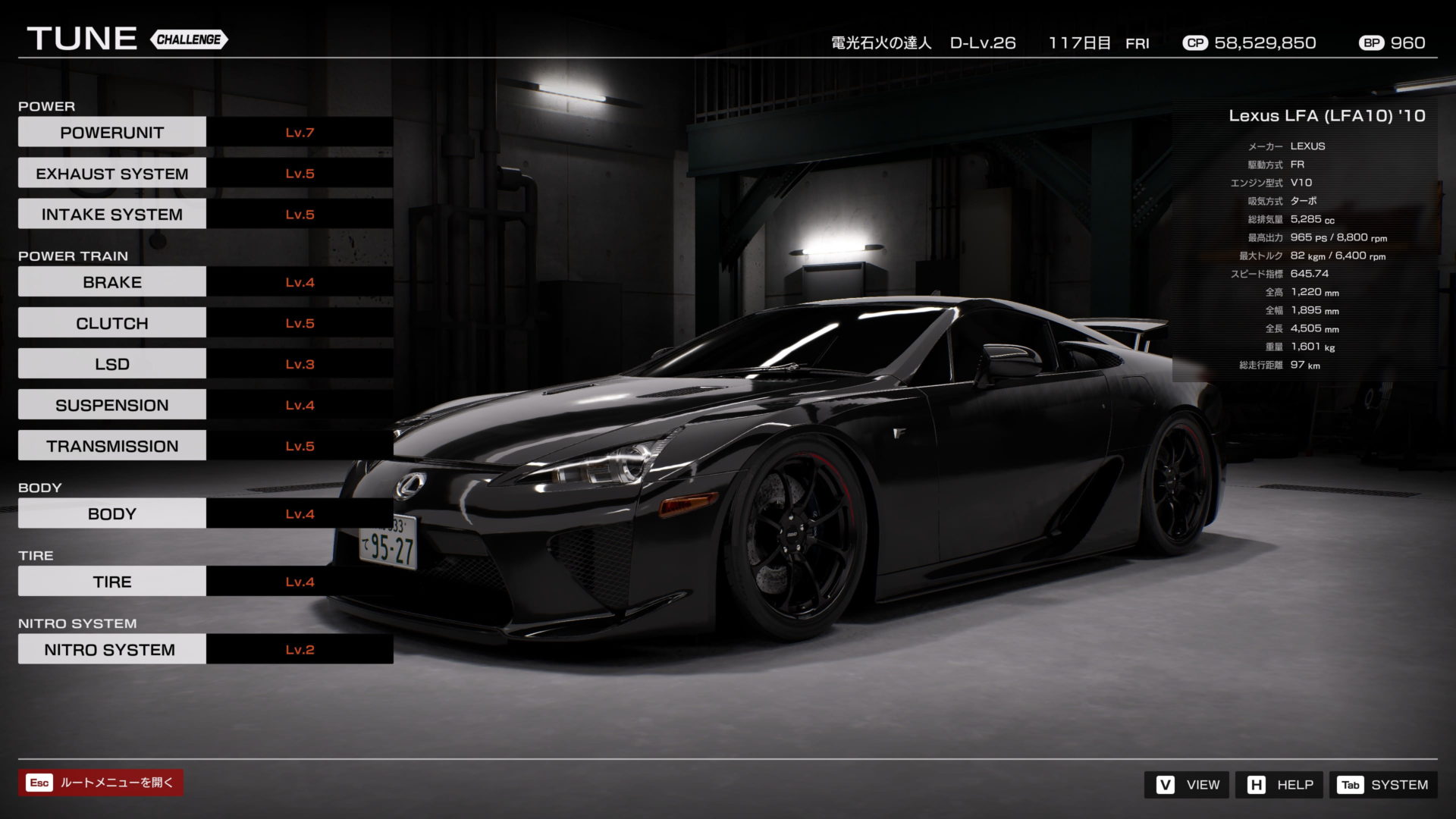Select the BRAKE tuning entry
Screen dimensions: 1456x819
pos(112,282)
